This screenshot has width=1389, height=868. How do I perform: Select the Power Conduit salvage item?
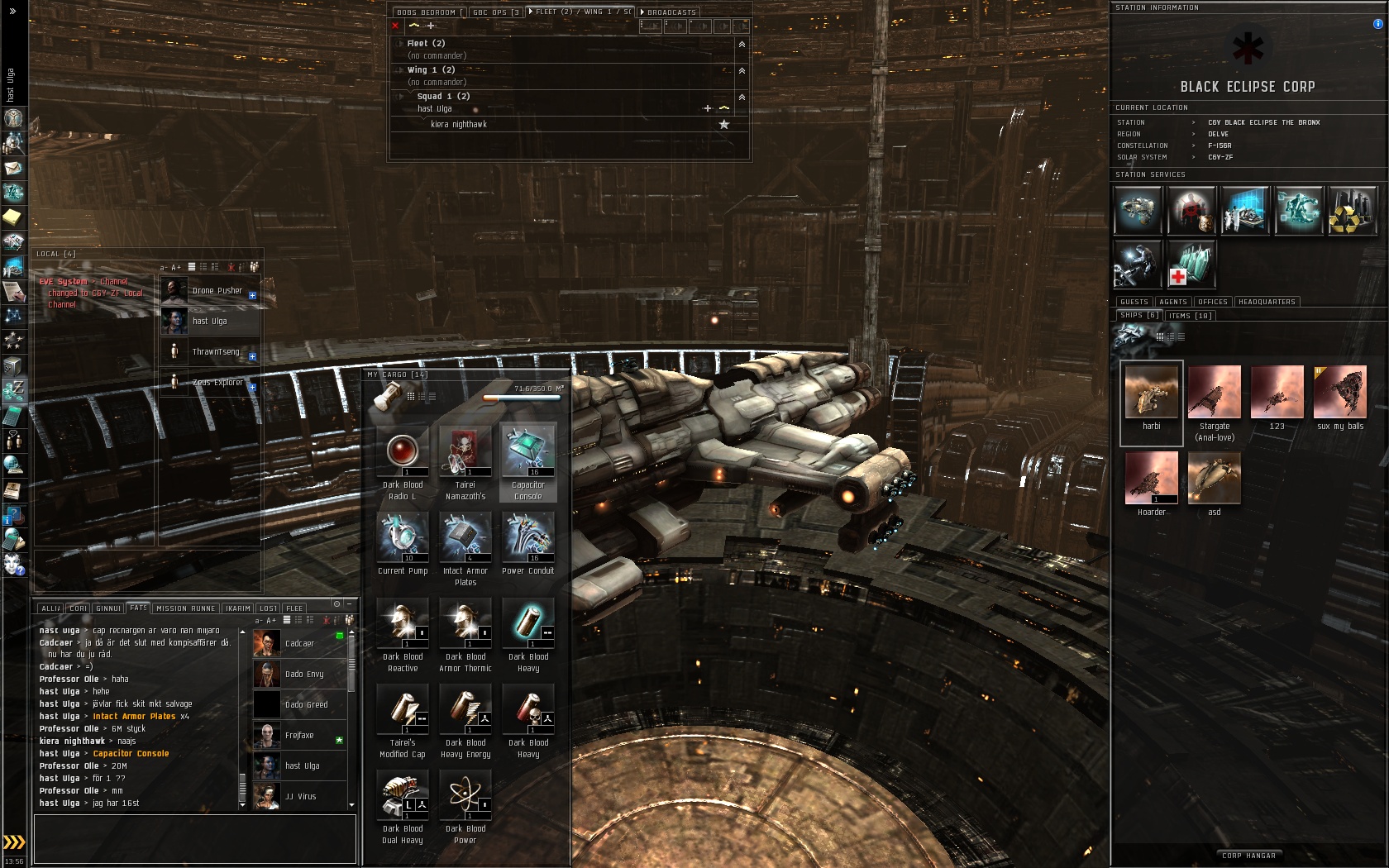point(528,539)
